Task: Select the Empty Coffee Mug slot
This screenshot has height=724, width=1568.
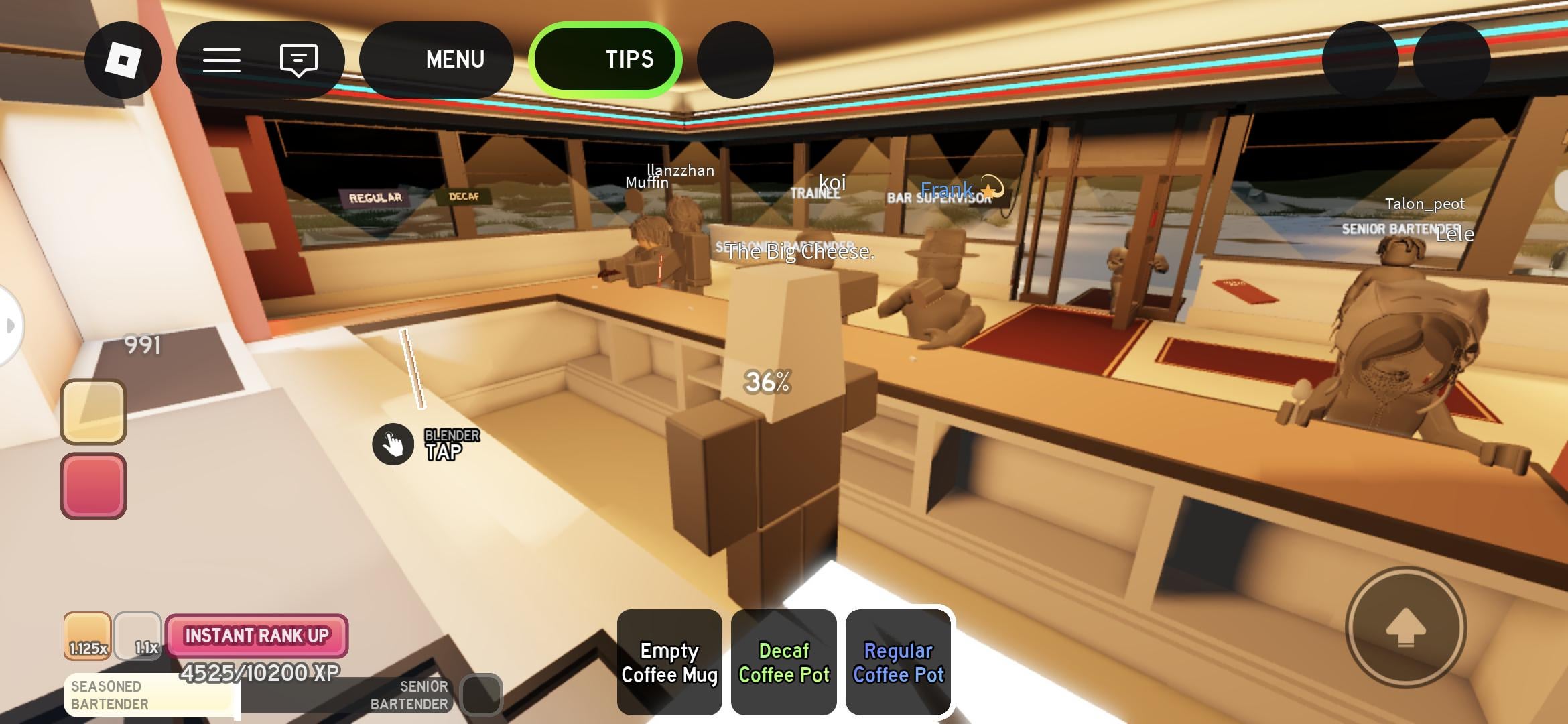Action: 669,662
